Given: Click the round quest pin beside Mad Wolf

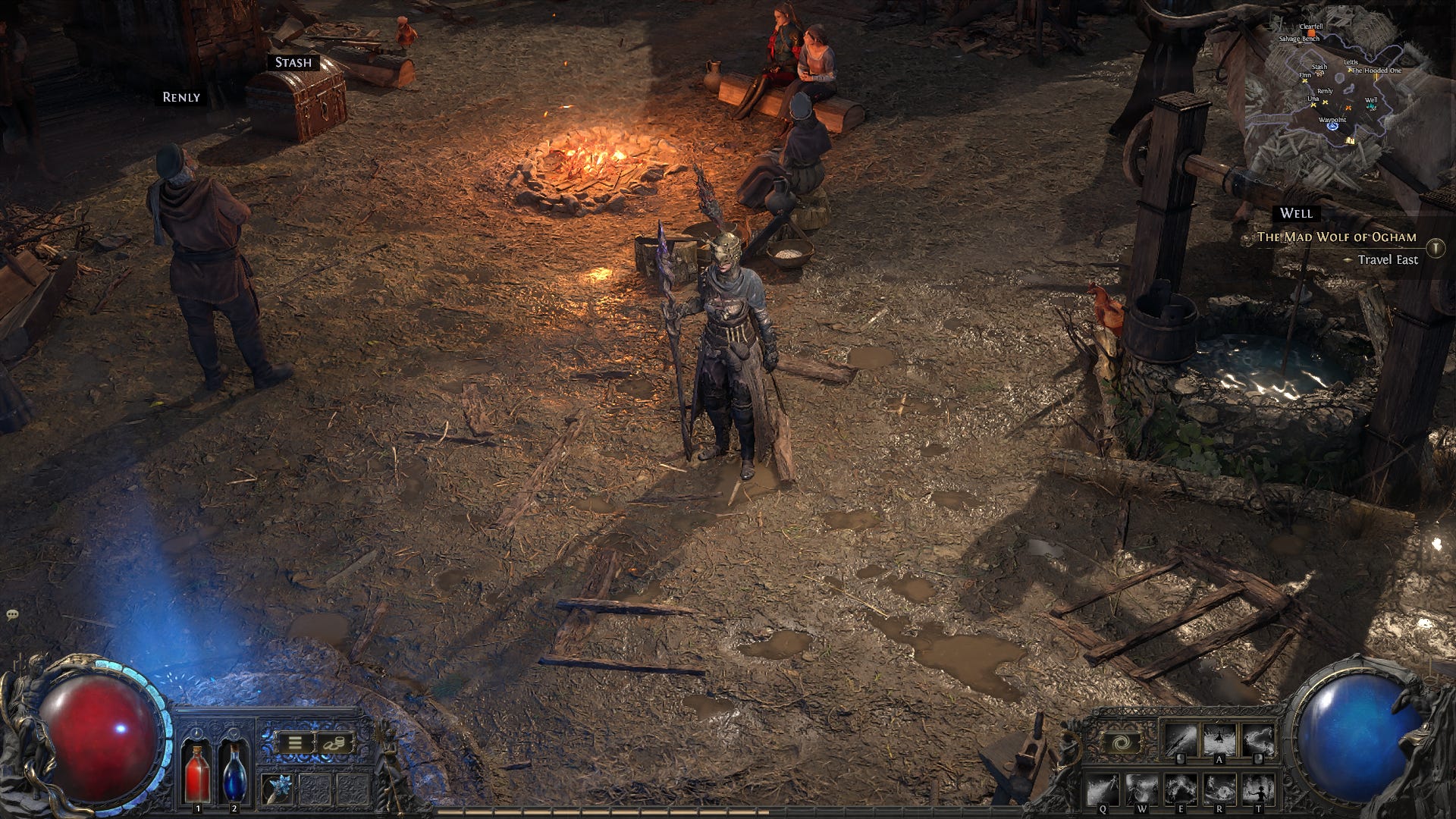Looking at the screenshot, I should click(x=1435, y=247).
